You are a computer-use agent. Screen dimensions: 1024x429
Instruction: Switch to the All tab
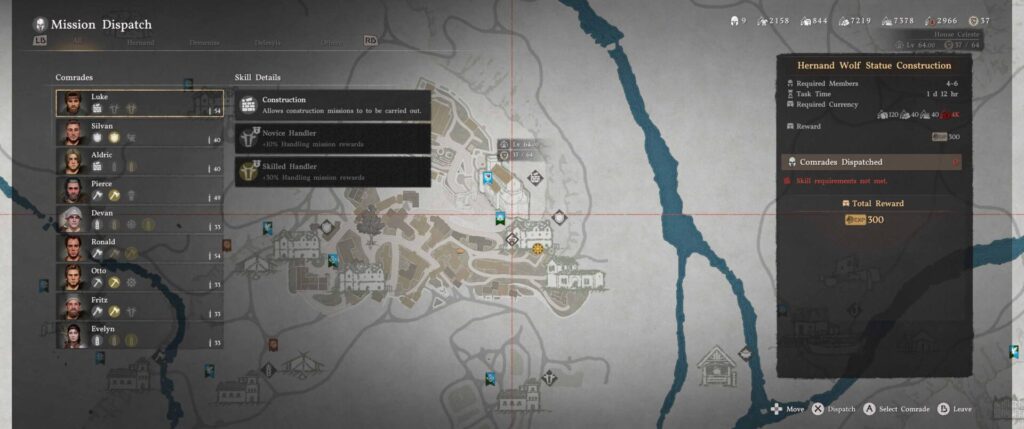coord(77,42)
